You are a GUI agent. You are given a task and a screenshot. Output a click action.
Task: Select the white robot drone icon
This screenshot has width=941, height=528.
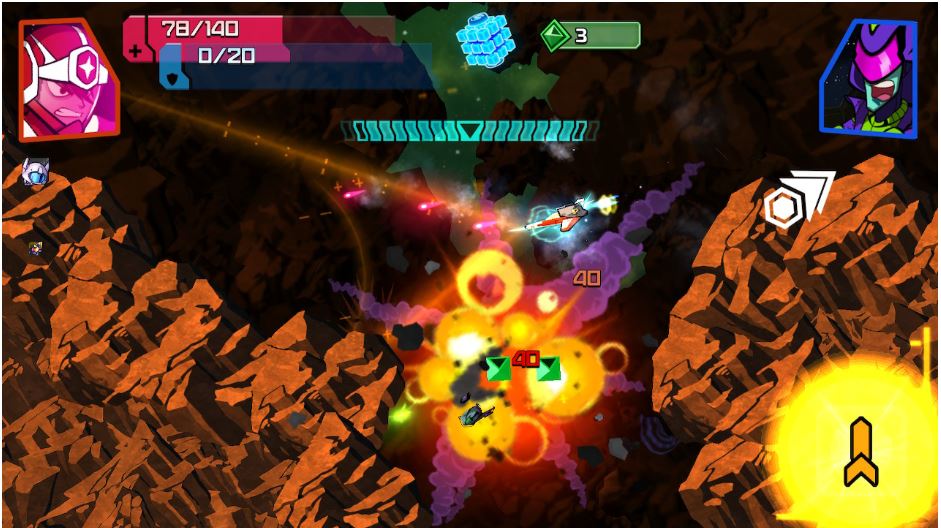point(36,172)
